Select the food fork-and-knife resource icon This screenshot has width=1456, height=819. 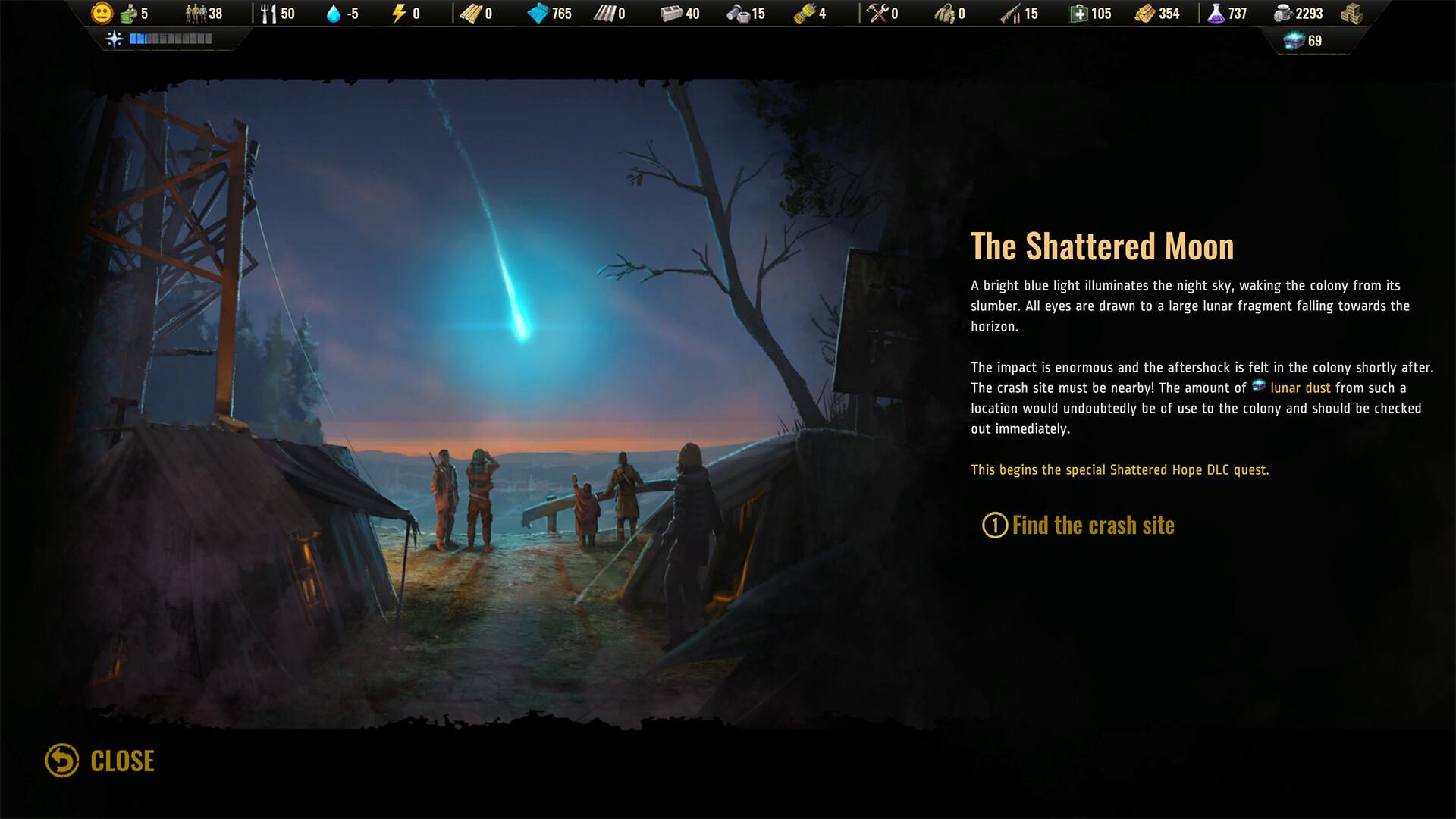[269, 12]
